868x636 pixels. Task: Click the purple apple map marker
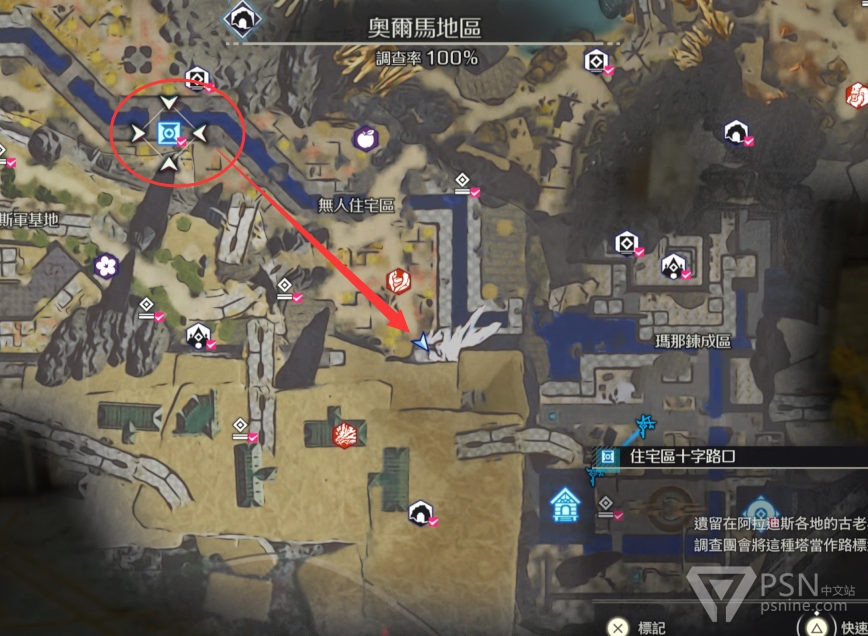click(366, 137)
